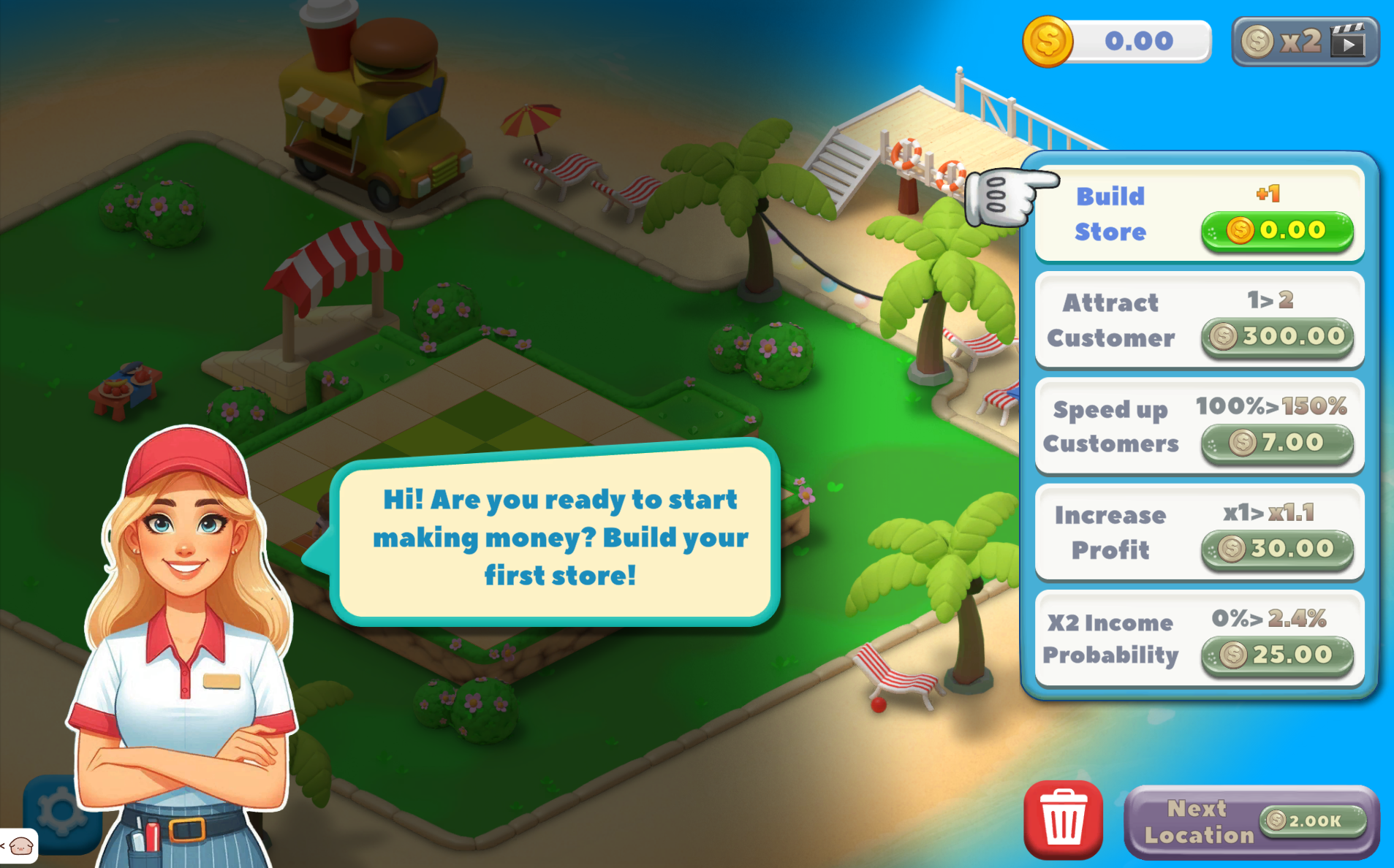The height and width of the screenshot is (868, 1394).
Task: Purchase the Speed up Customers upgrade
Action: click(1276, 443)
